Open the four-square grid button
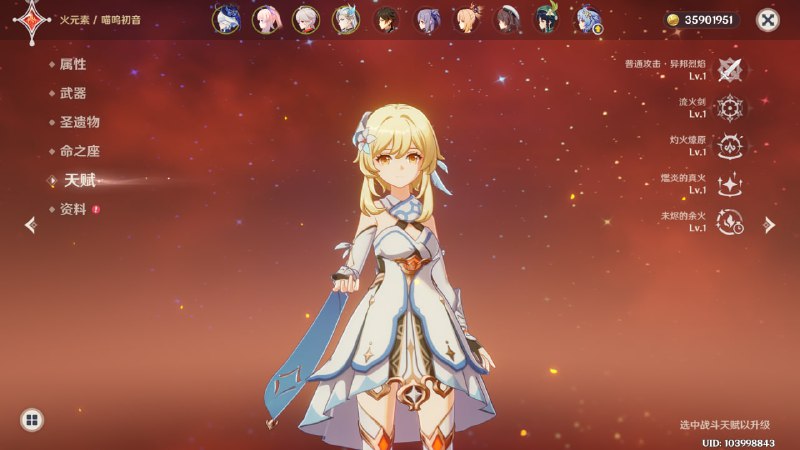This screenshot has height=450, width=800. tap(31, 420)
